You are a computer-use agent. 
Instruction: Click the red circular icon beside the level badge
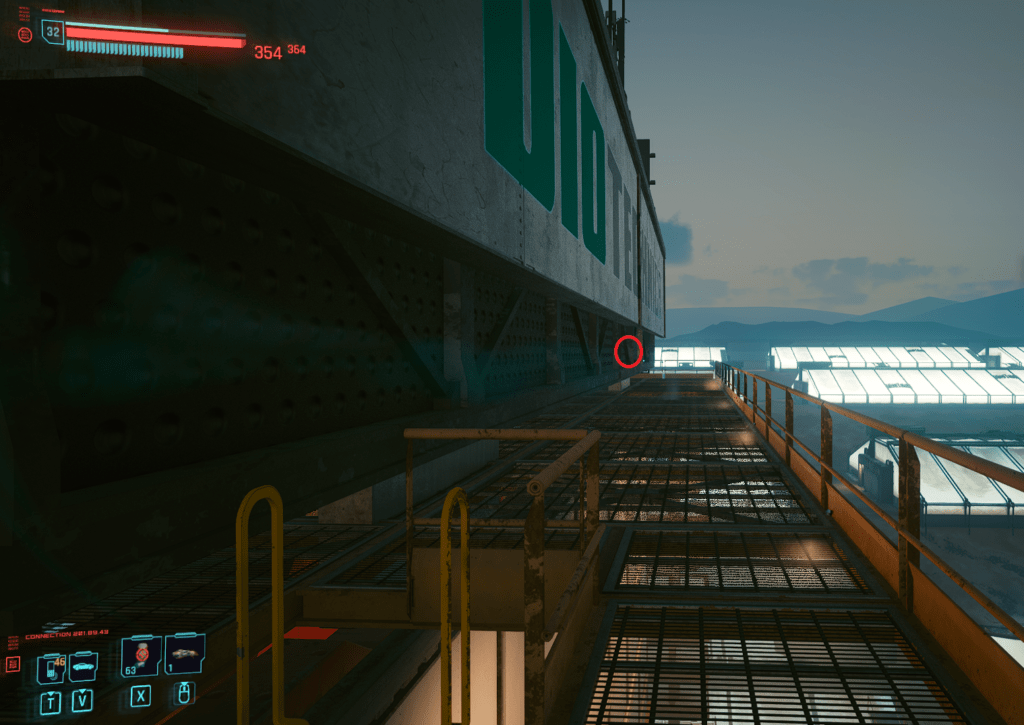(25, 34)
